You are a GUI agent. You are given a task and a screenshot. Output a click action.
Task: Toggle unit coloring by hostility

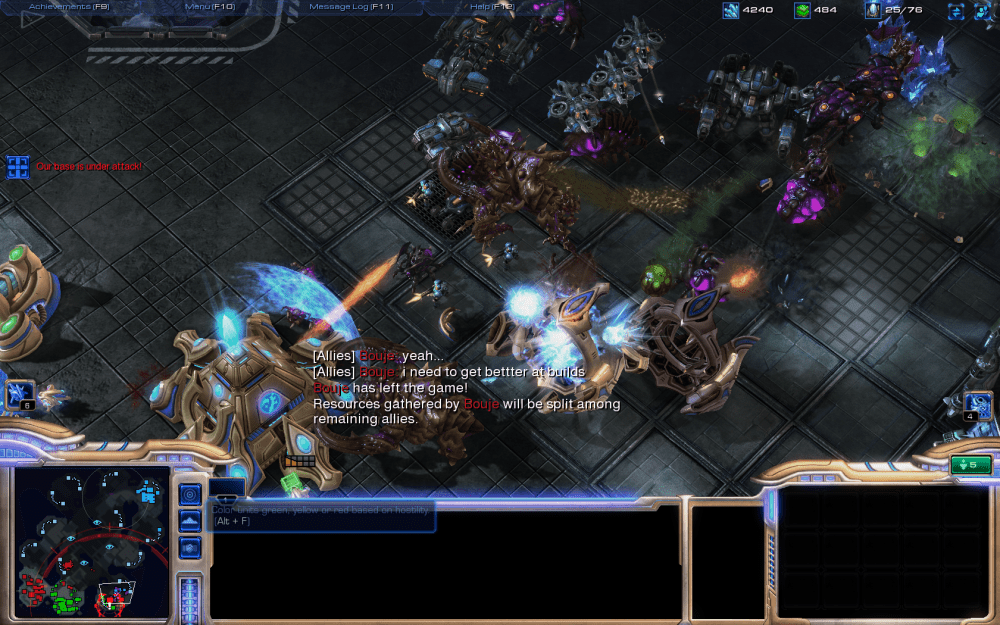190,547
